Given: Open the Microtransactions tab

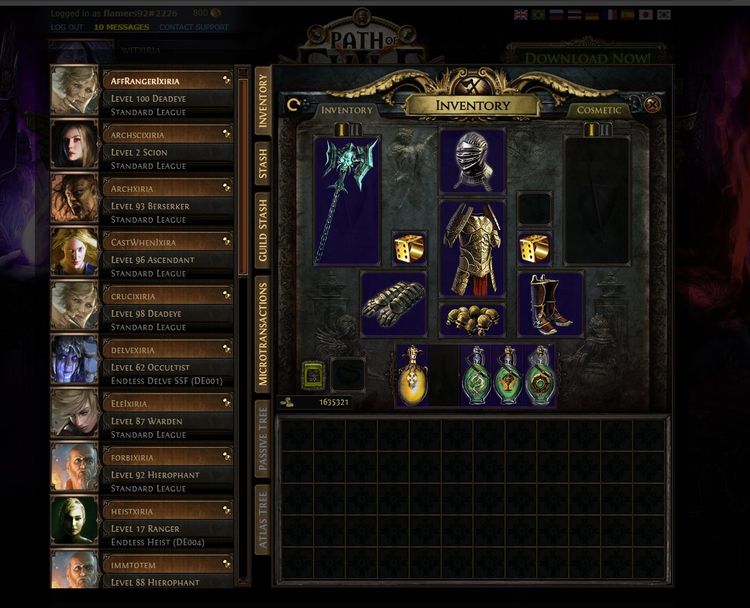Looking at the screenshot, I should (x=263, y=333).
